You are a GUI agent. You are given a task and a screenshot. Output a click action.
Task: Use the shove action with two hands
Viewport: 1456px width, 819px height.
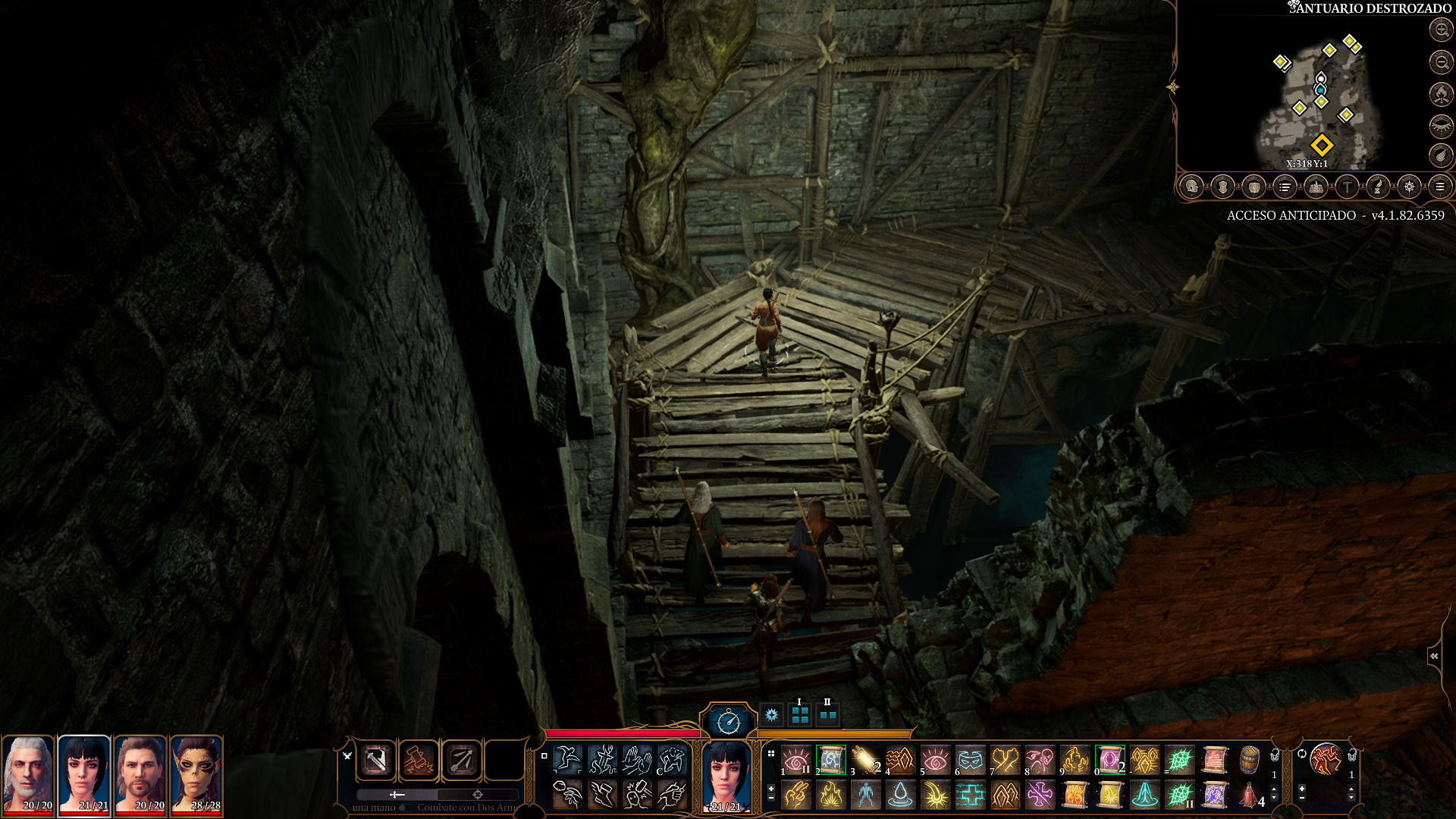tap(637, 759)
